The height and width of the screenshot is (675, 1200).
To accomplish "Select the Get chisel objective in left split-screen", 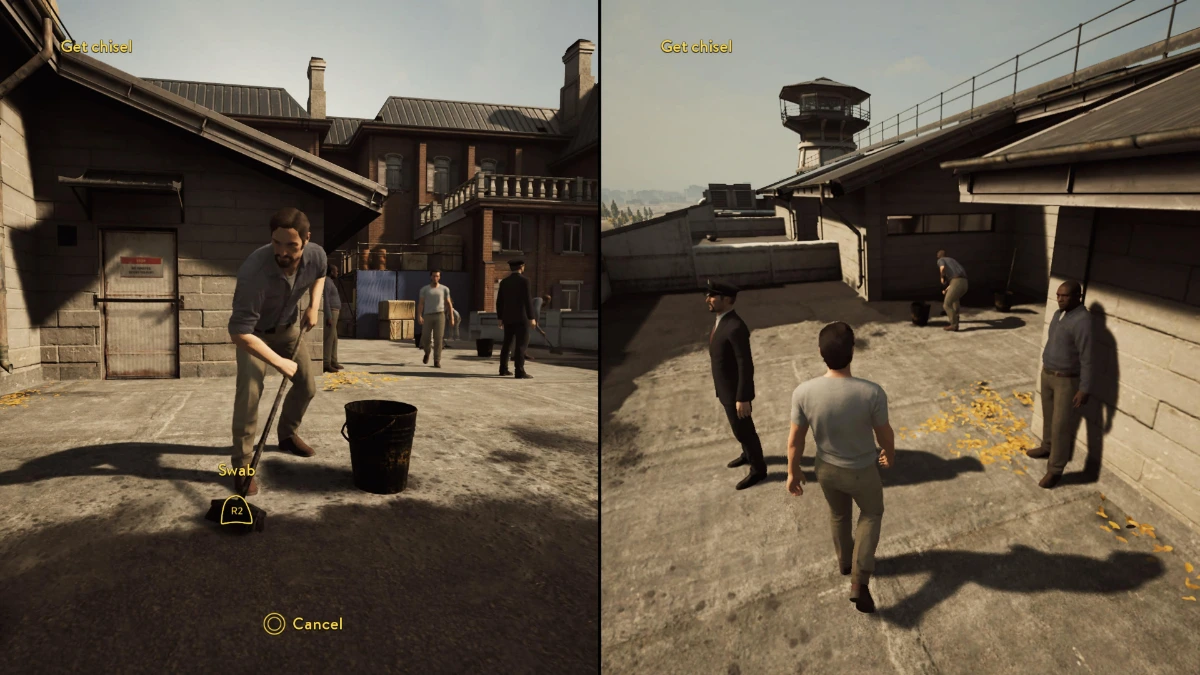I will point(96,47).
